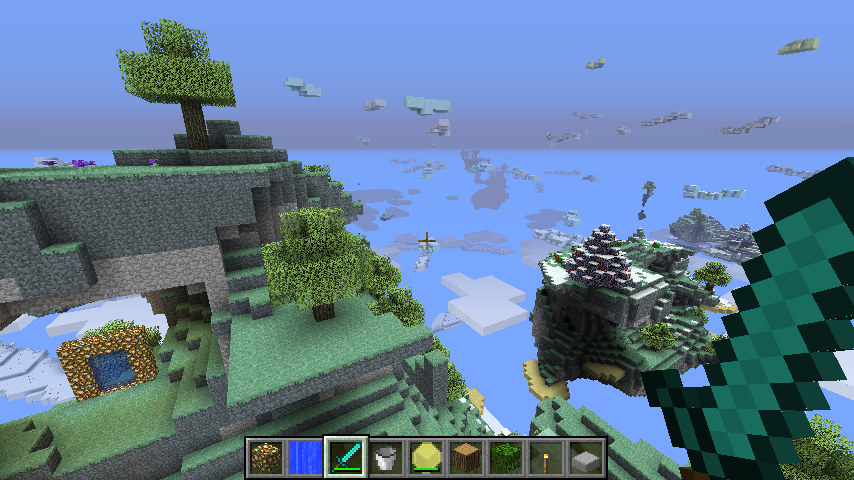Viewport: 854px width, 480px height.
Task: Select the diamond sword in the hotbar
Action: pyautogui.click(x=346, y=458)
